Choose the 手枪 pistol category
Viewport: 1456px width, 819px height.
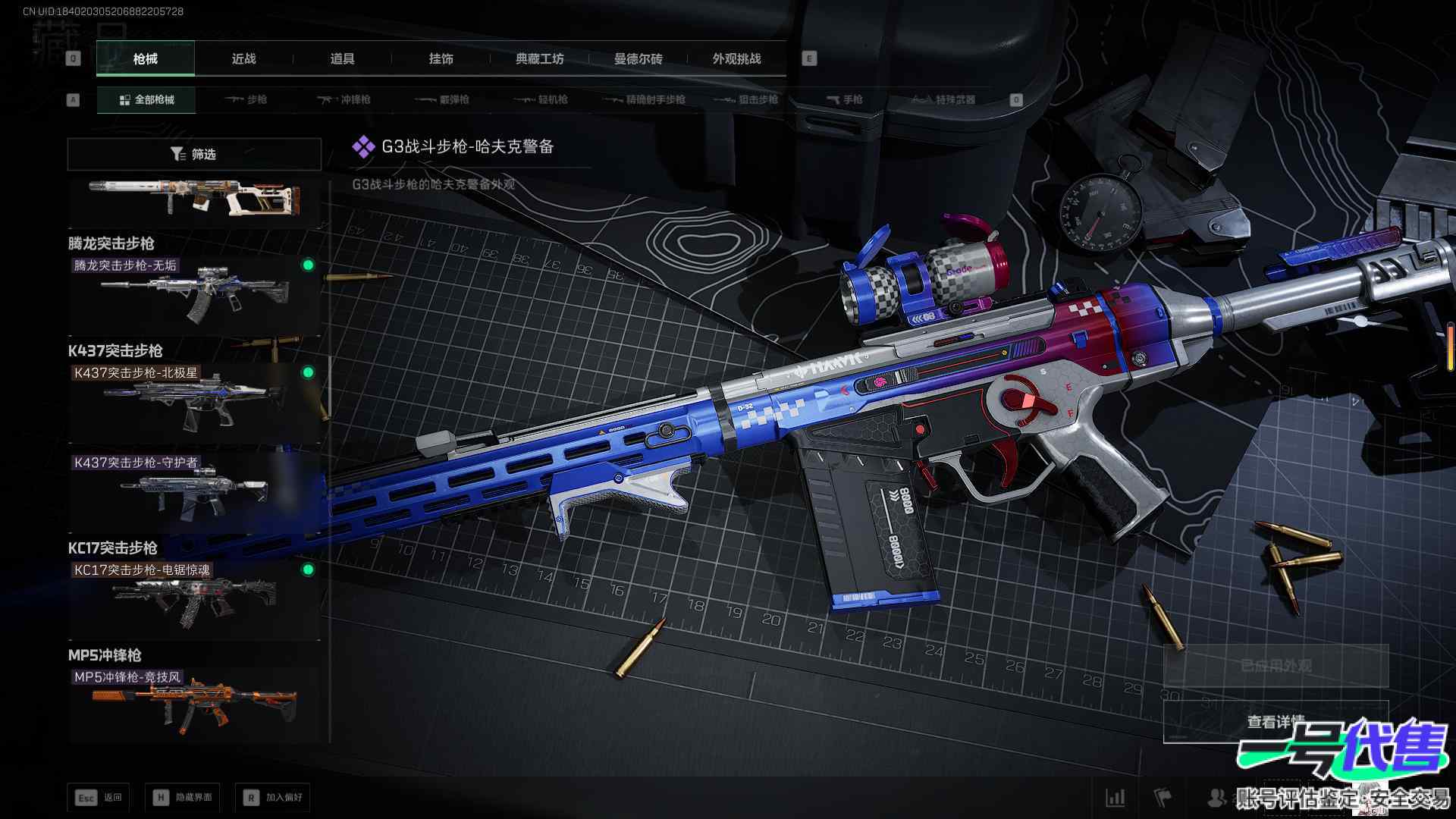(844, 100)
